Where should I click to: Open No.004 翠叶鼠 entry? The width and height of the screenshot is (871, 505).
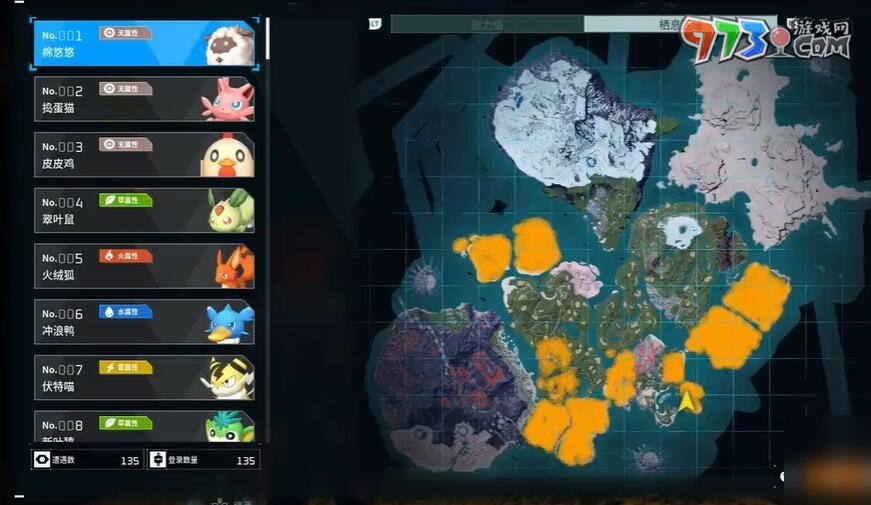click(x=145, y=210)
